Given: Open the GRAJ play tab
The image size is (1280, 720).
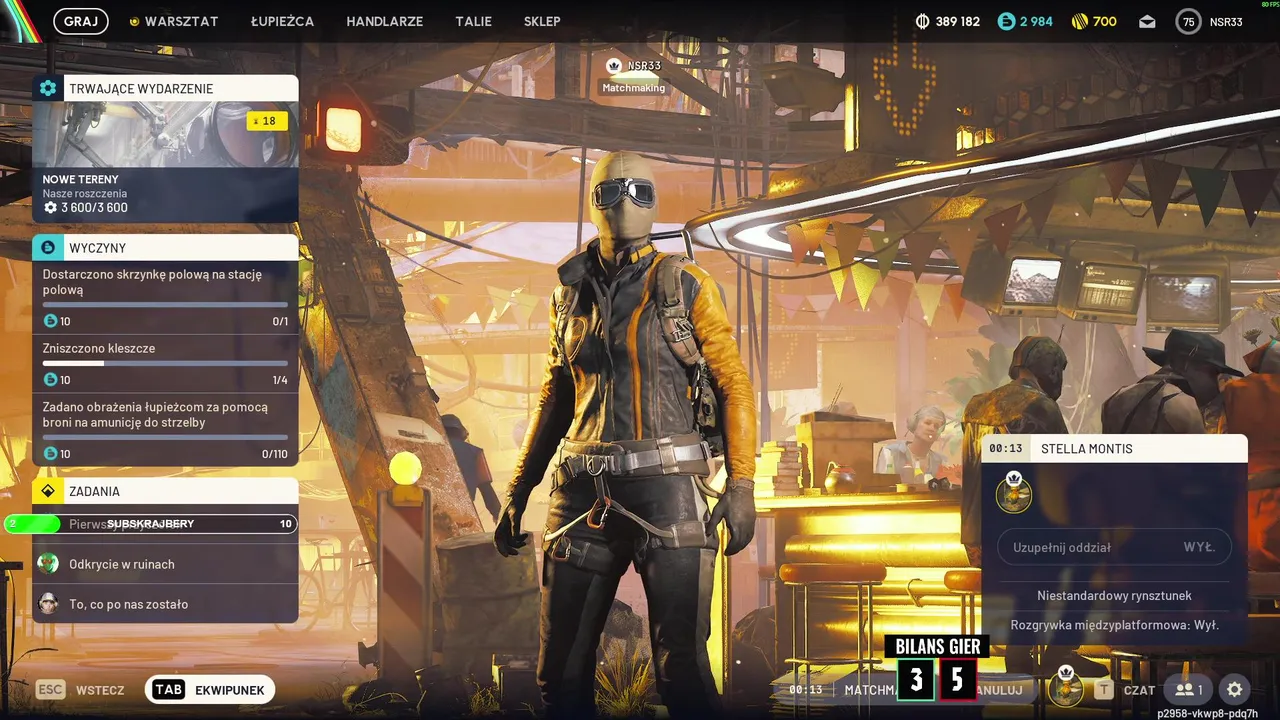Looking at the screenshot, I should 80,21.
